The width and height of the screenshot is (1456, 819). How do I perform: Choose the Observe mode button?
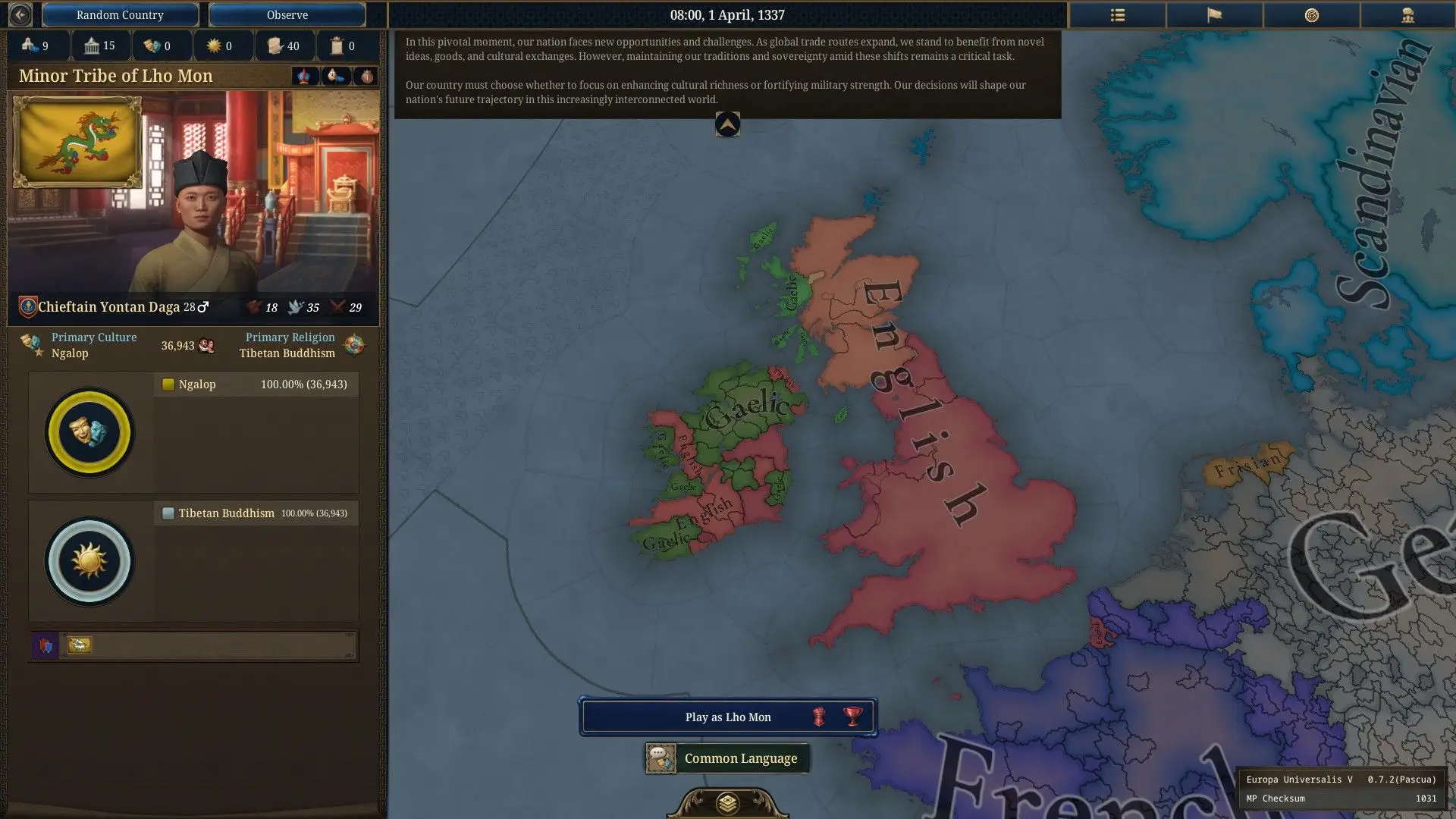tap(287, 14)
